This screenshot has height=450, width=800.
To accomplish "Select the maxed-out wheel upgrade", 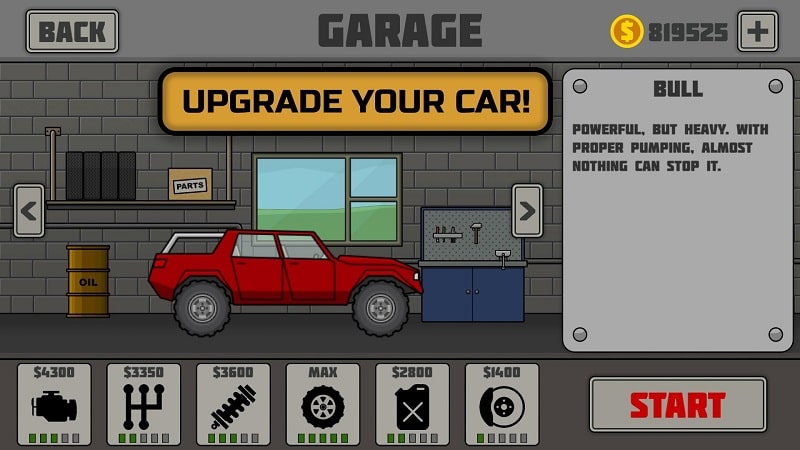I will (323, 404).
